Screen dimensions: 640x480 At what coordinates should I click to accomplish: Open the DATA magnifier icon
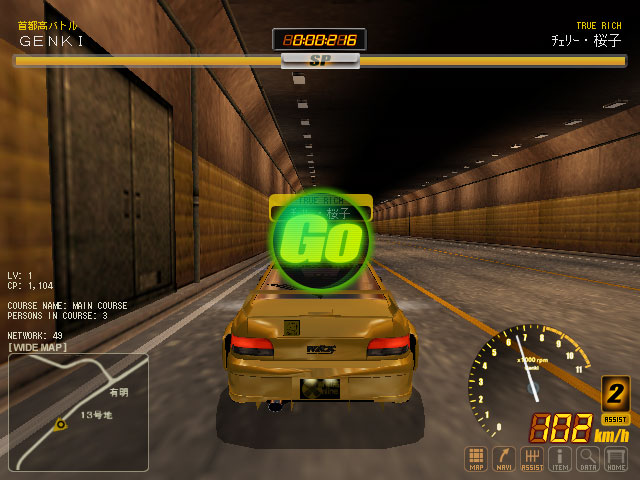pyautogui.click(x=588, y=458)
